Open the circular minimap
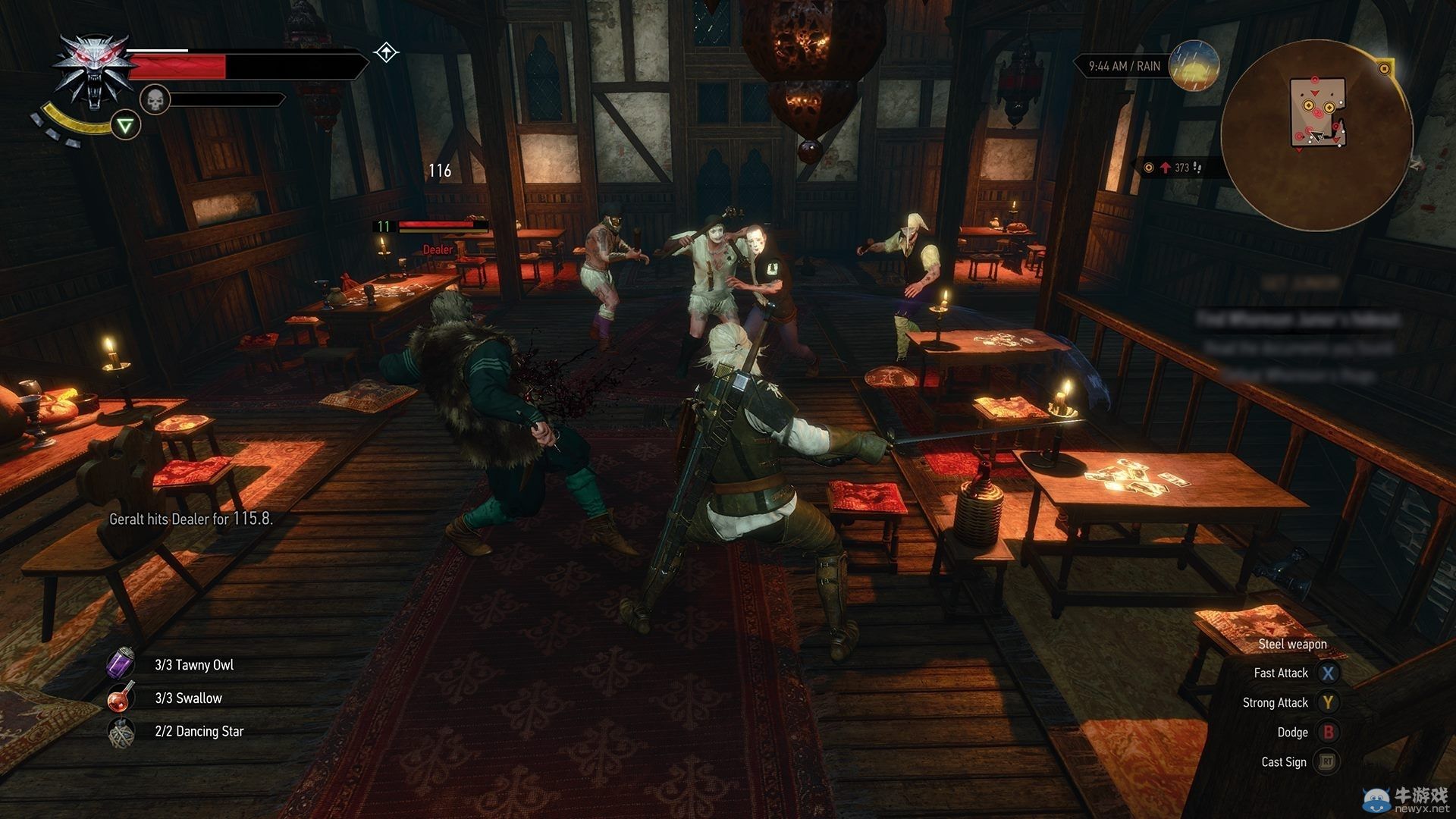The image size is (1456, 819). [x=1316, y=135]
